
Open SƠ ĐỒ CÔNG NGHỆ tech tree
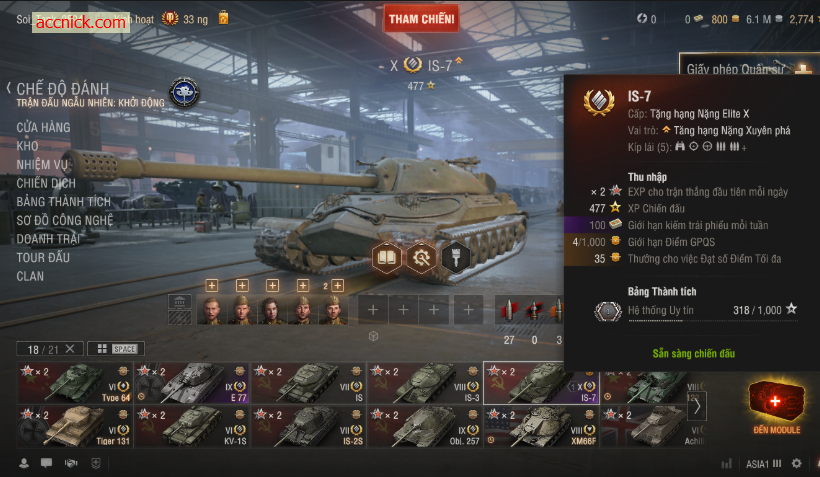[65, 220]
